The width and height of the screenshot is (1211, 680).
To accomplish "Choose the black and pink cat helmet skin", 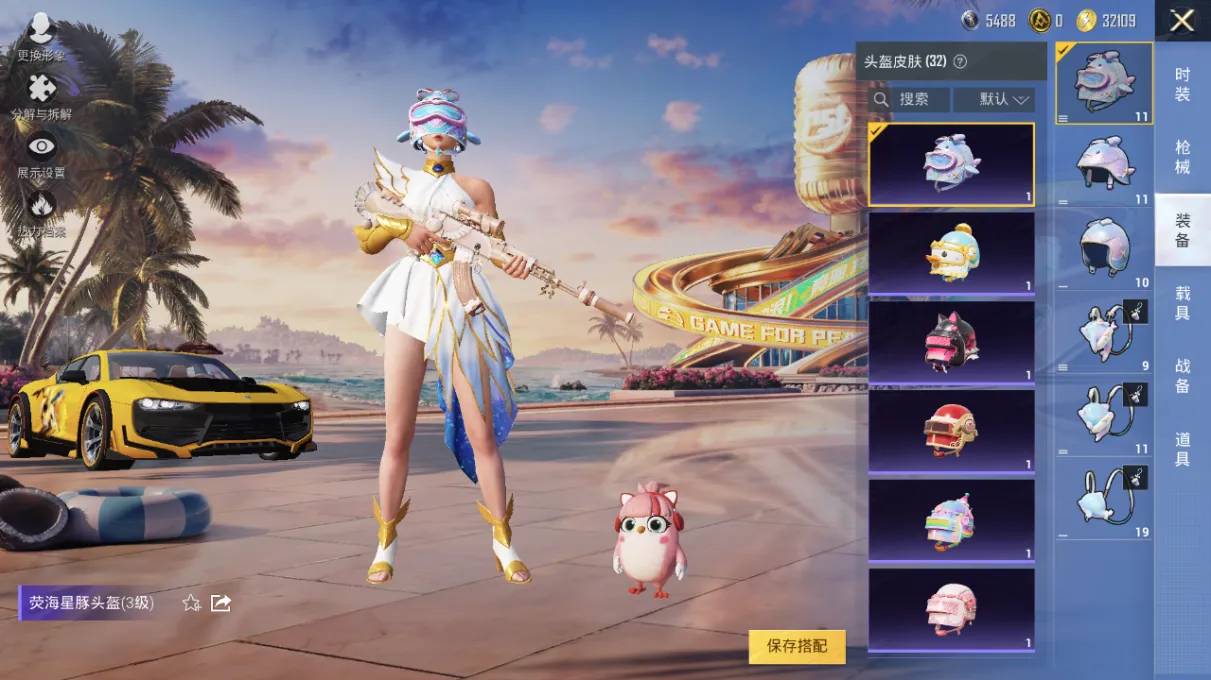I will coord(951,343).
